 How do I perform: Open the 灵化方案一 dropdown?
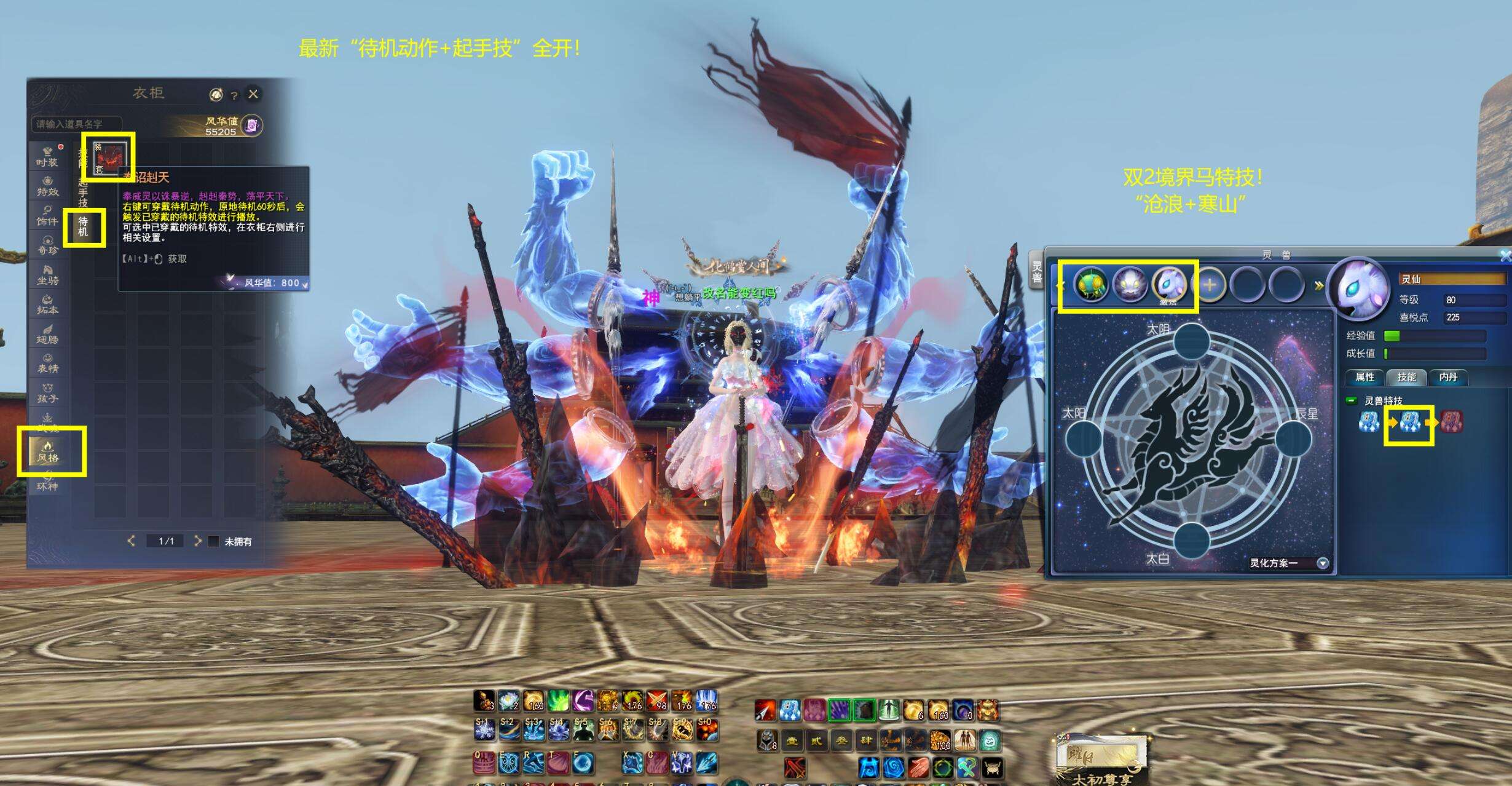pyautogui.click(x=1323, y=563)
